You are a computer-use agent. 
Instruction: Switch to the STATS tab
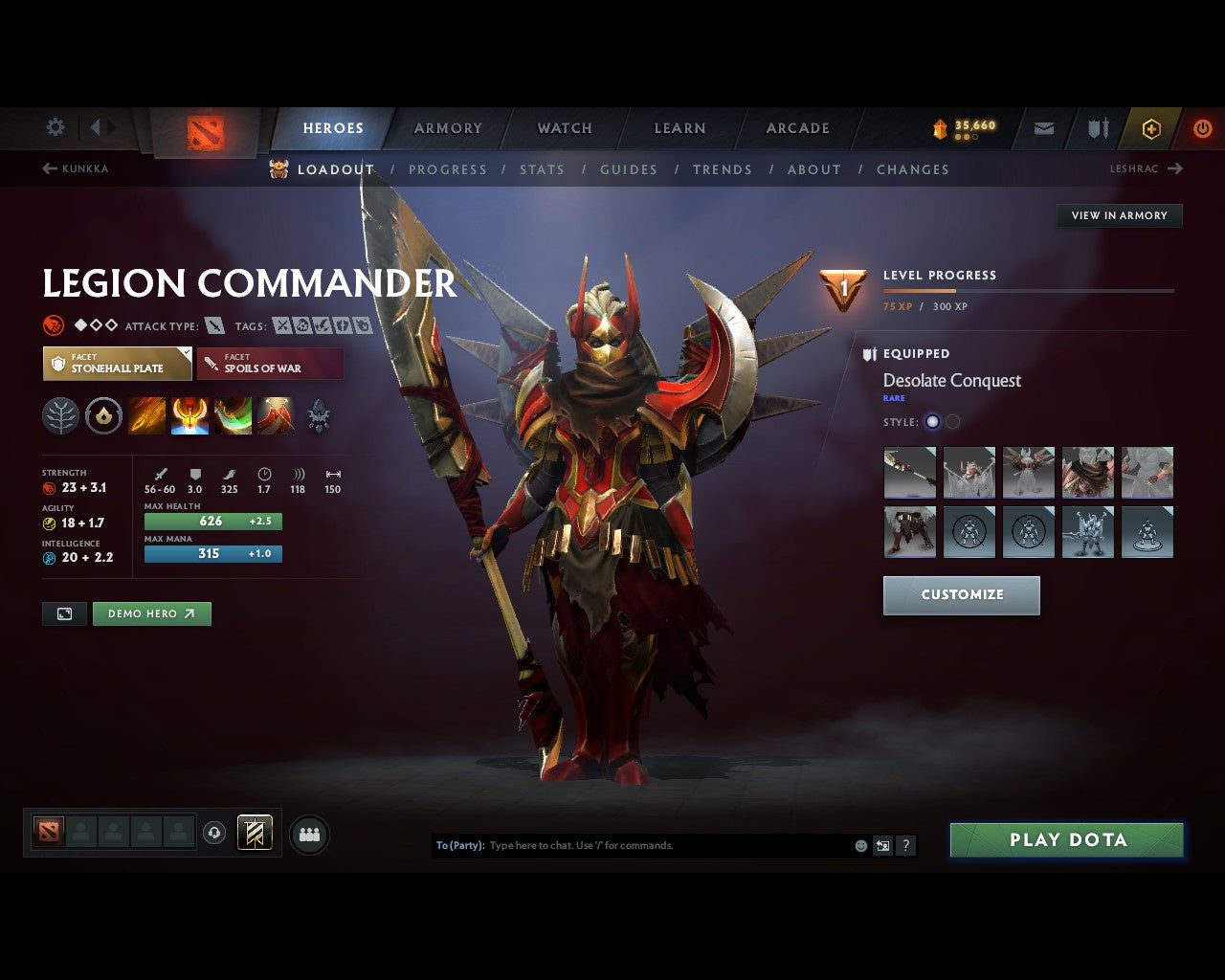[x=543, y=169]
